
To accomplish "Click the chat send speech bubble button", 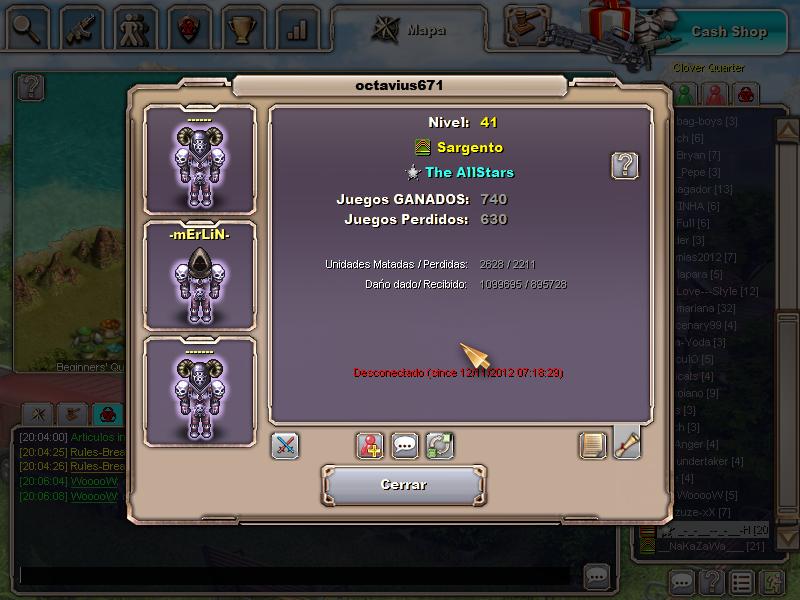I will click(597, 577).
